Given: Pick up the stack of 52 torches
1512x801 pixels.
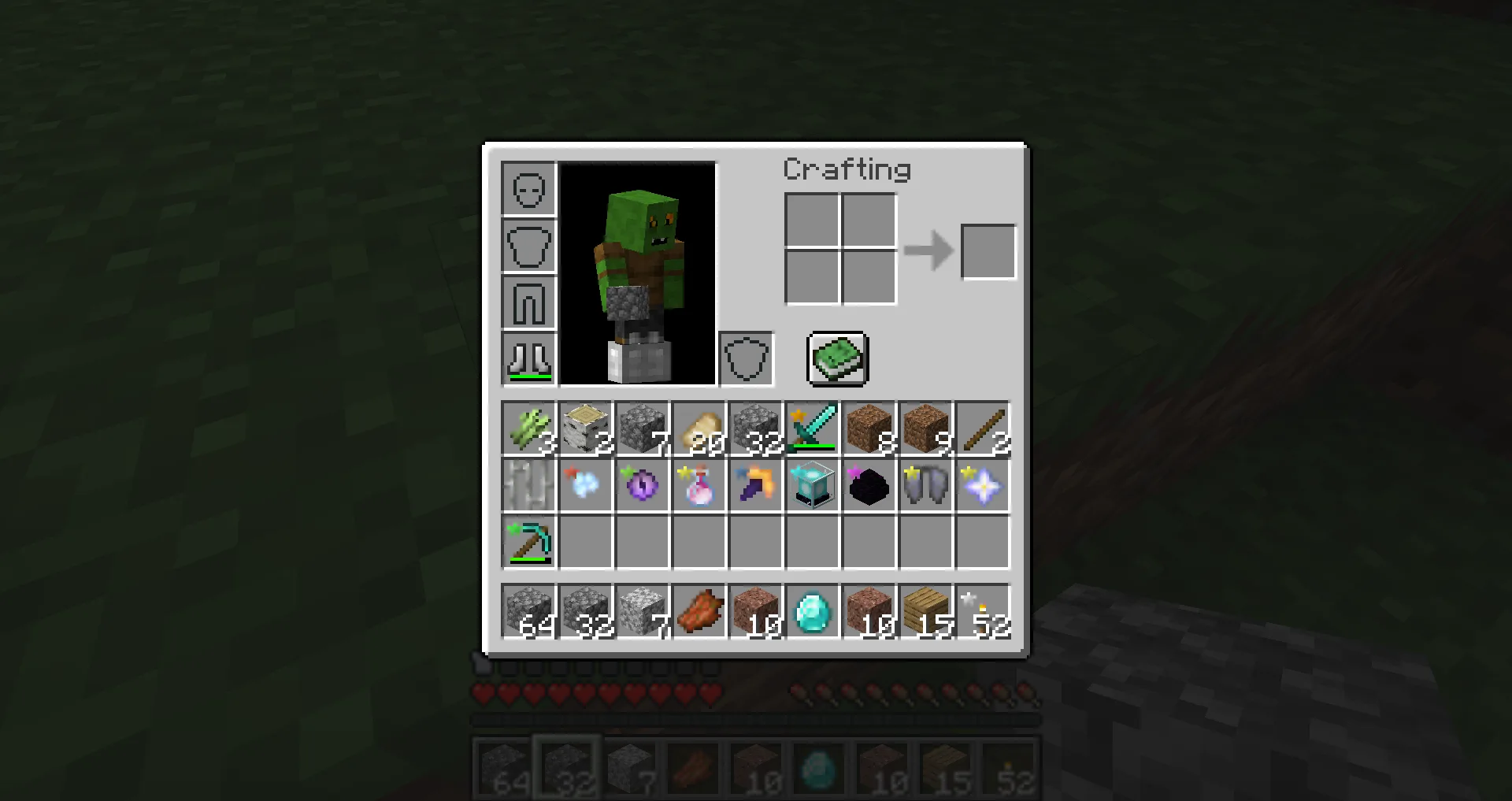Looking at the screenshot, I should click(982, 610).
